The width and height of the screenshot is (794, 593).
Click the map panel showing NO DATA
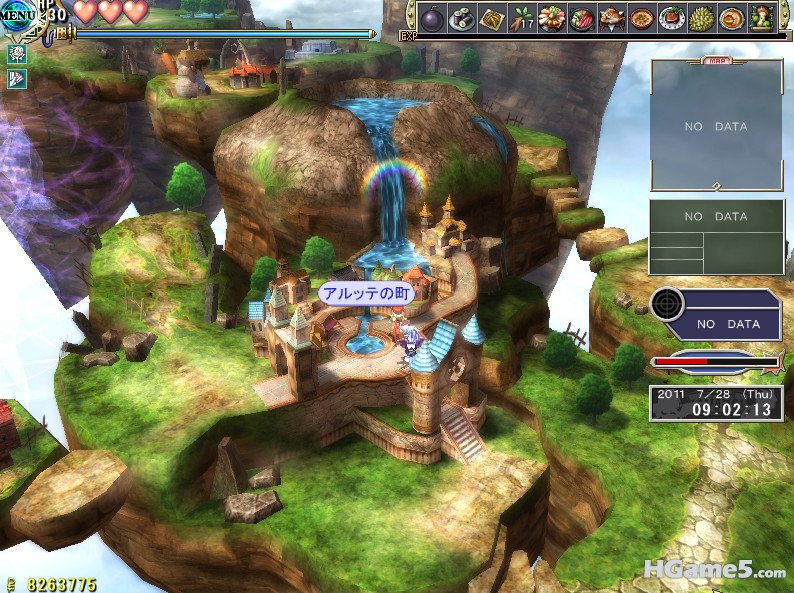[x=716, y=126]
